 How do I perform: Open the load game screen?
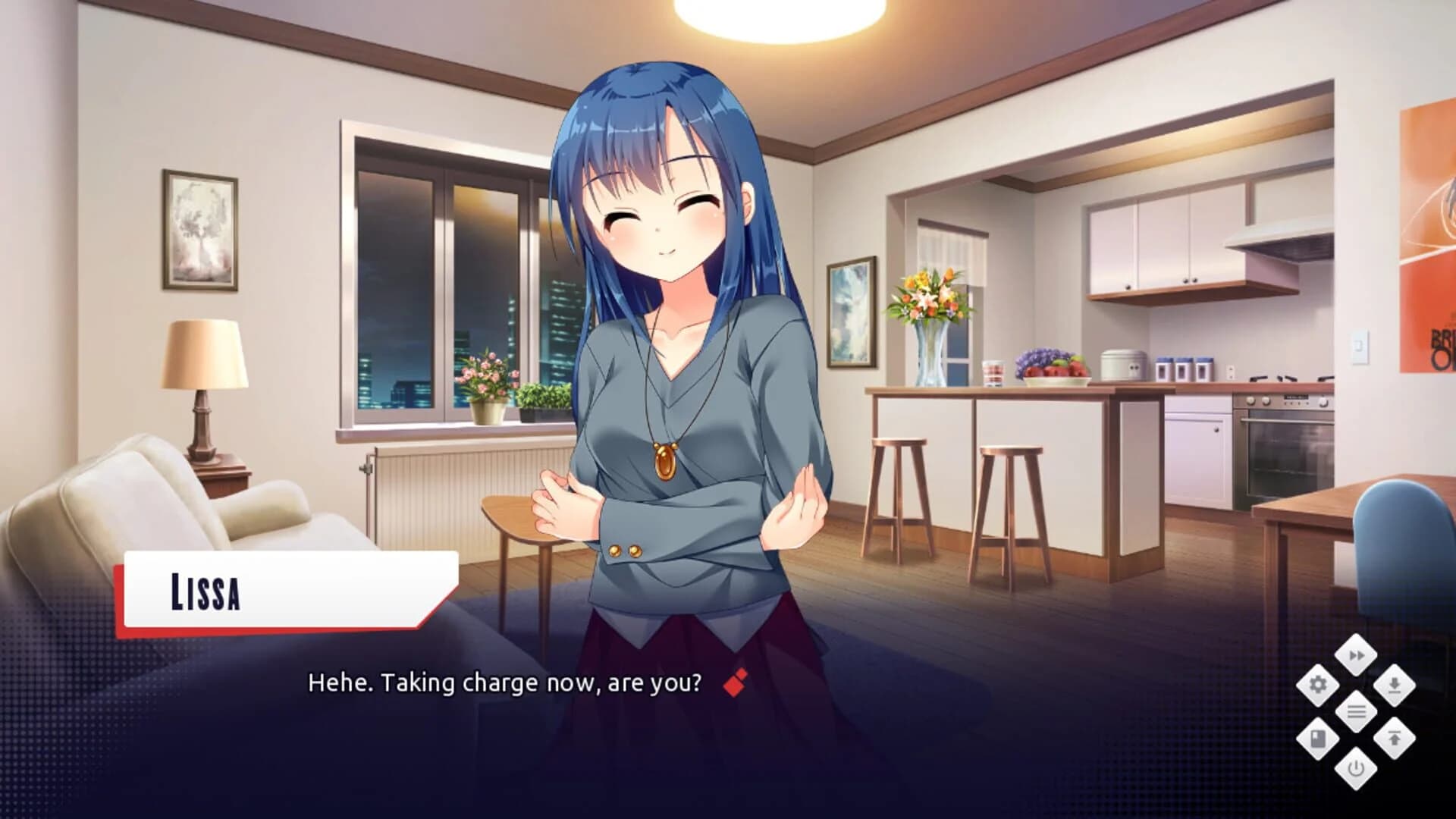click(1395, 736)
